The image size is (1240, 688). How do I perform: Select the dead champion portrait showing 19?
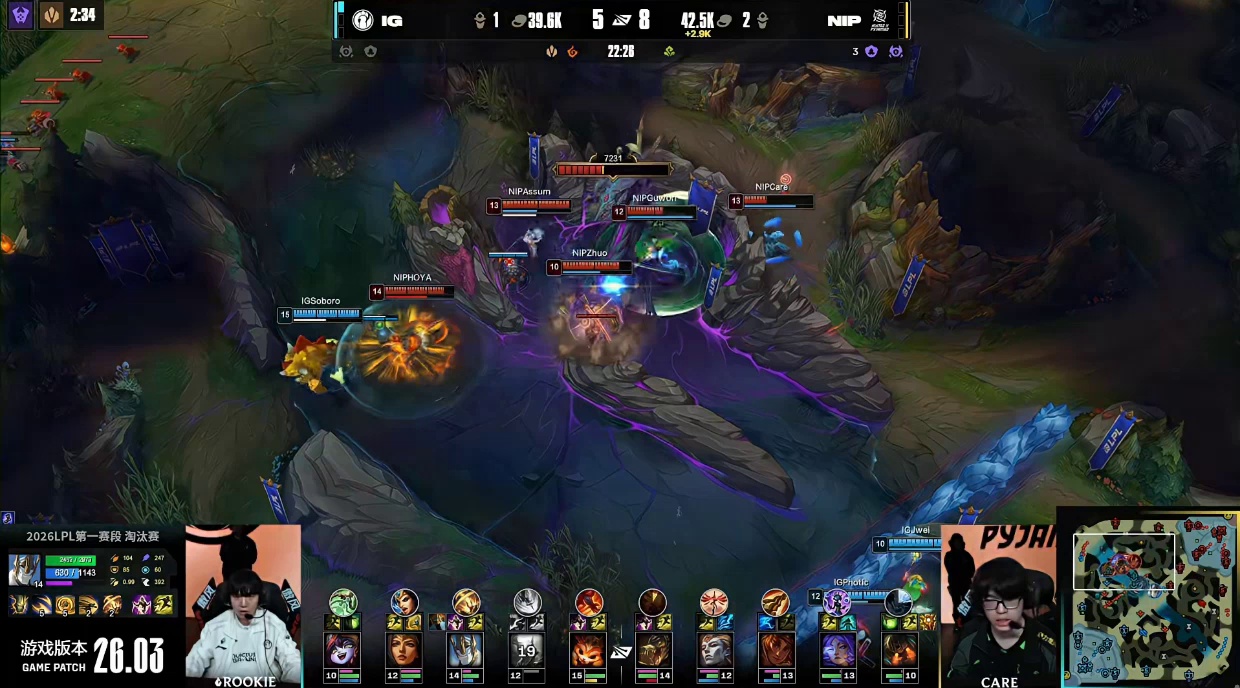[527, 650]
